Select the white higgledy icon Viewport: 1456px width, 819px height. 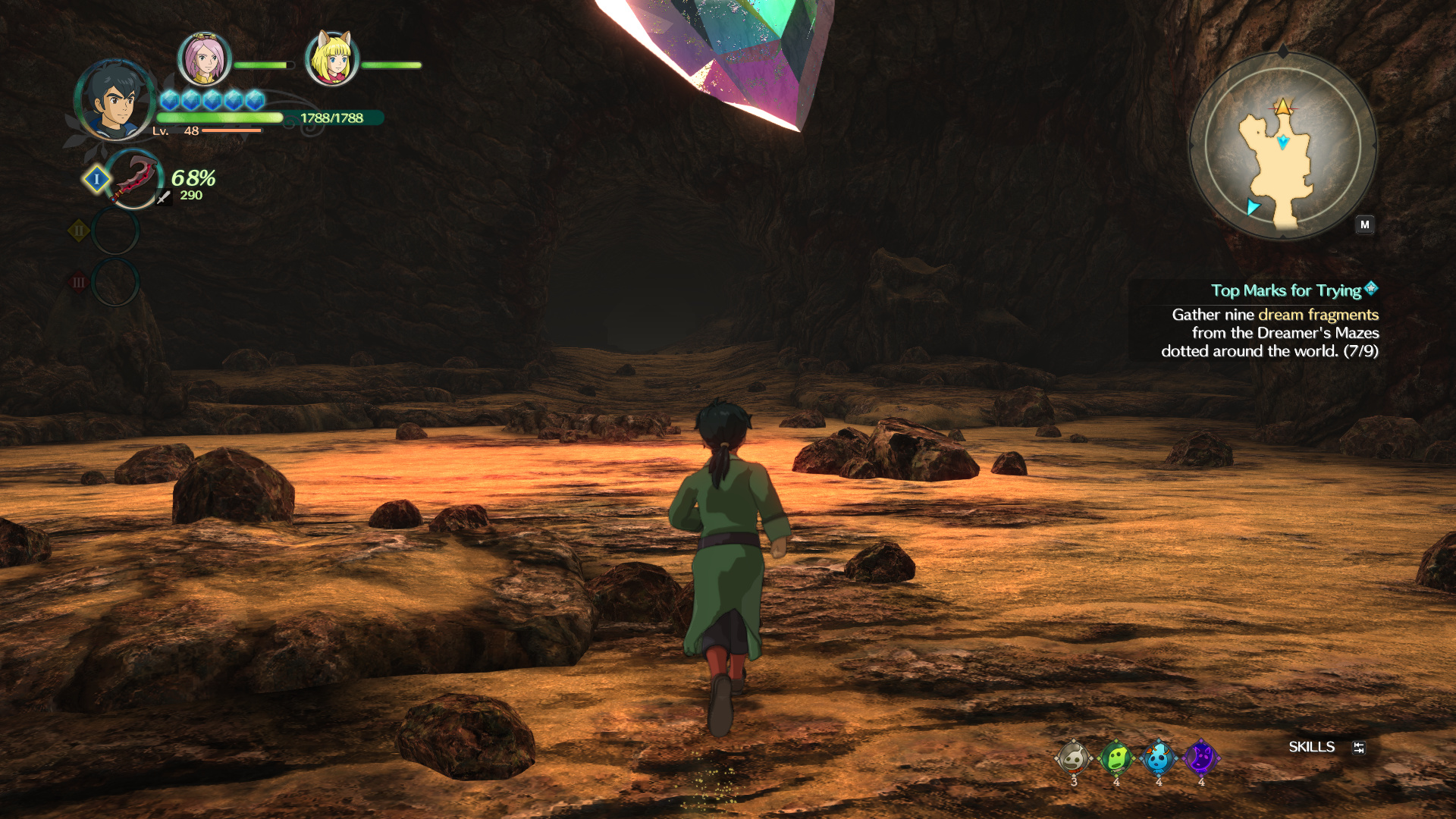(x=1074, y=757)
